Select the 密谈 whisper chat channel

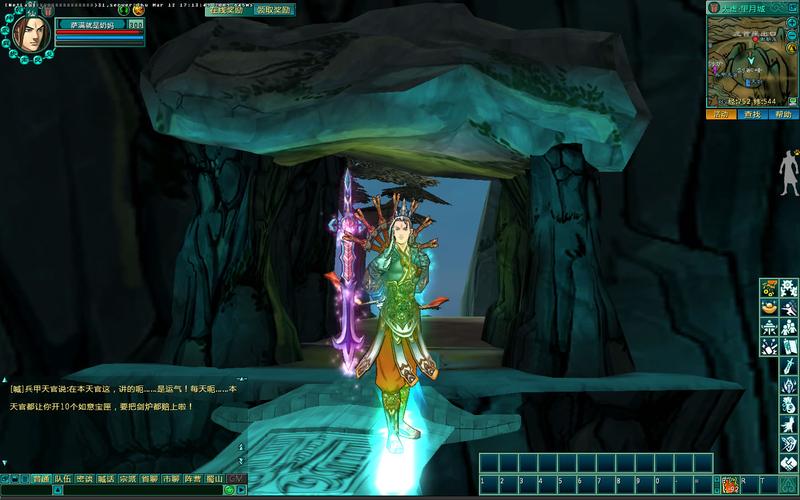coord(85,479)
